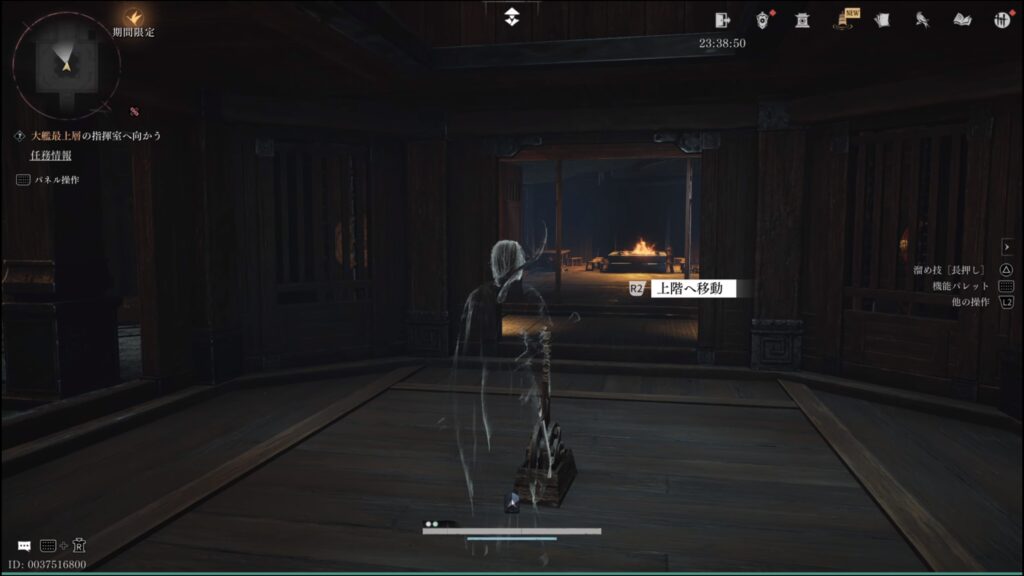Open the circular minimap
Image resolution: width=1024 pixels, height=576 pixels.
[x=66, y=66]
